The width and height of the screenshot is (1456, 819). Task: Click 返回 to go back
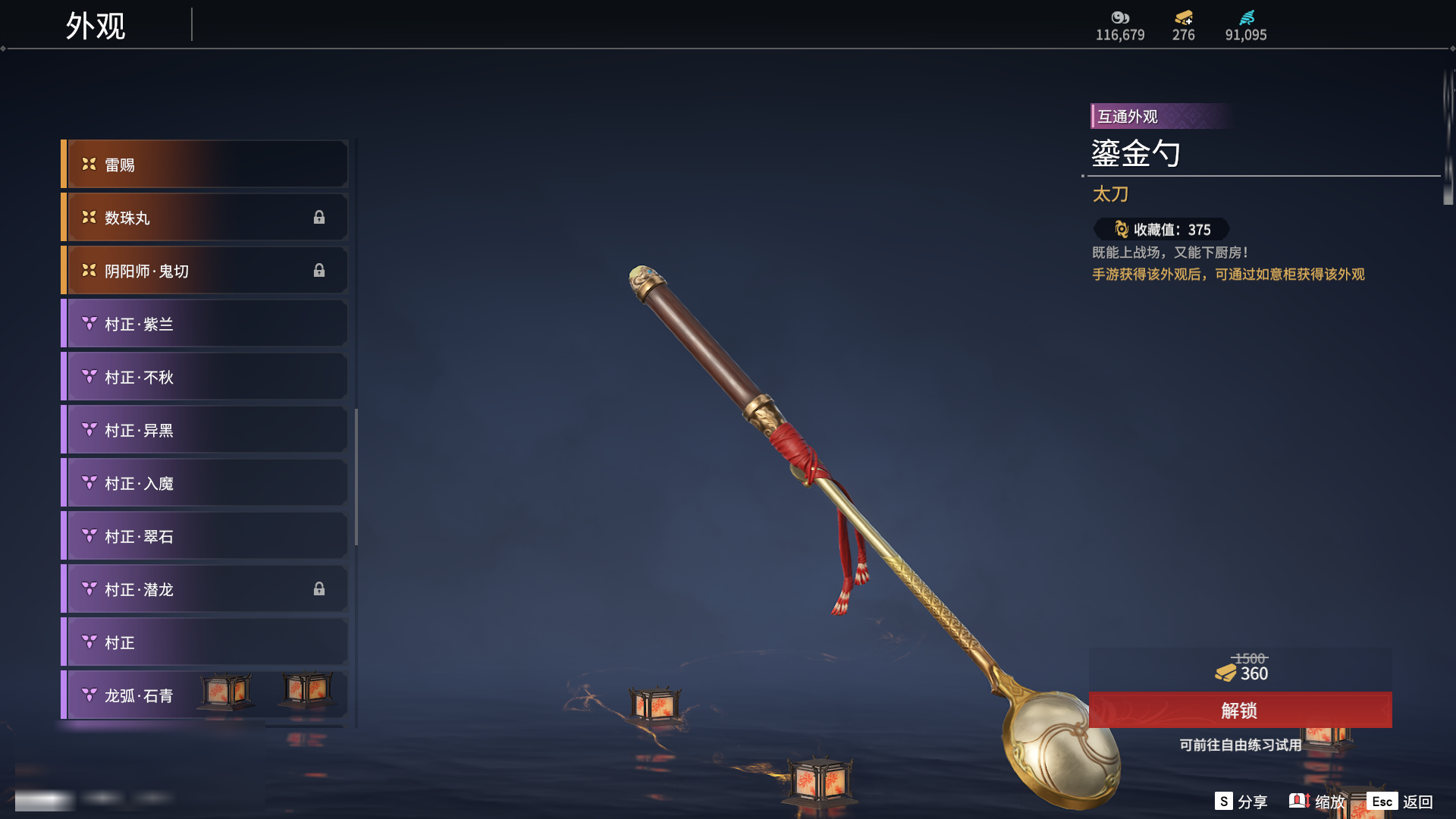pyautogui.click(x=1401, y=802)
